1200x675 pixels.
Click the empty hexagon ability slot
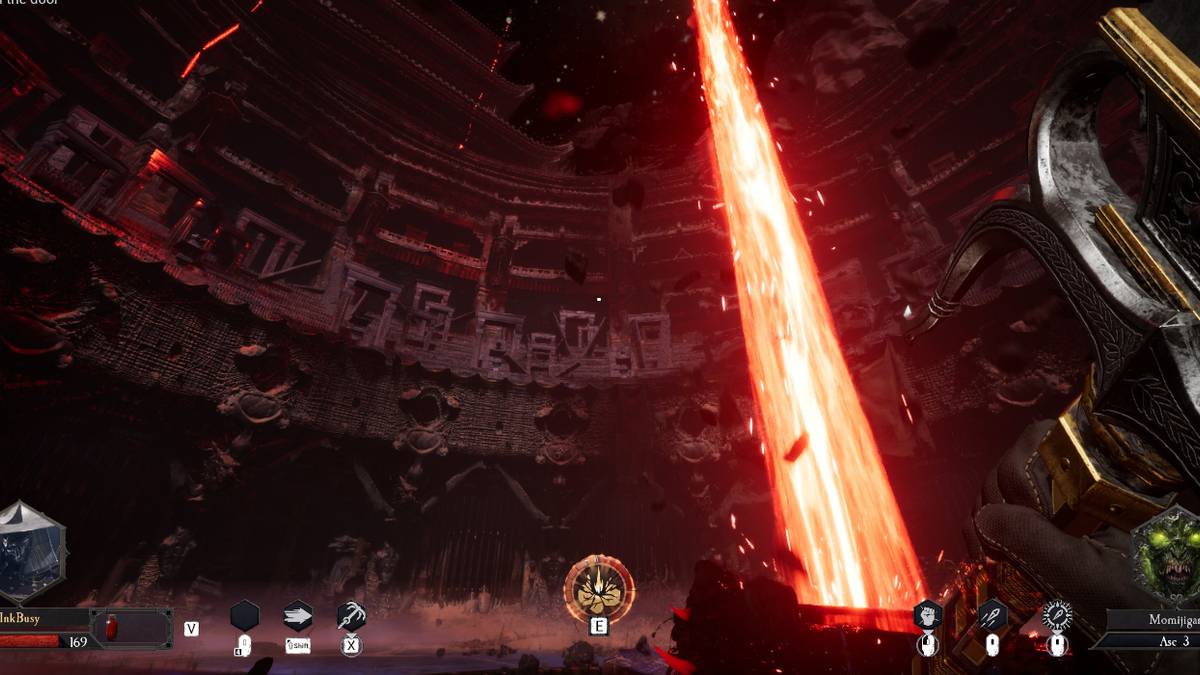pyautogui.click(x=244, y=615)
